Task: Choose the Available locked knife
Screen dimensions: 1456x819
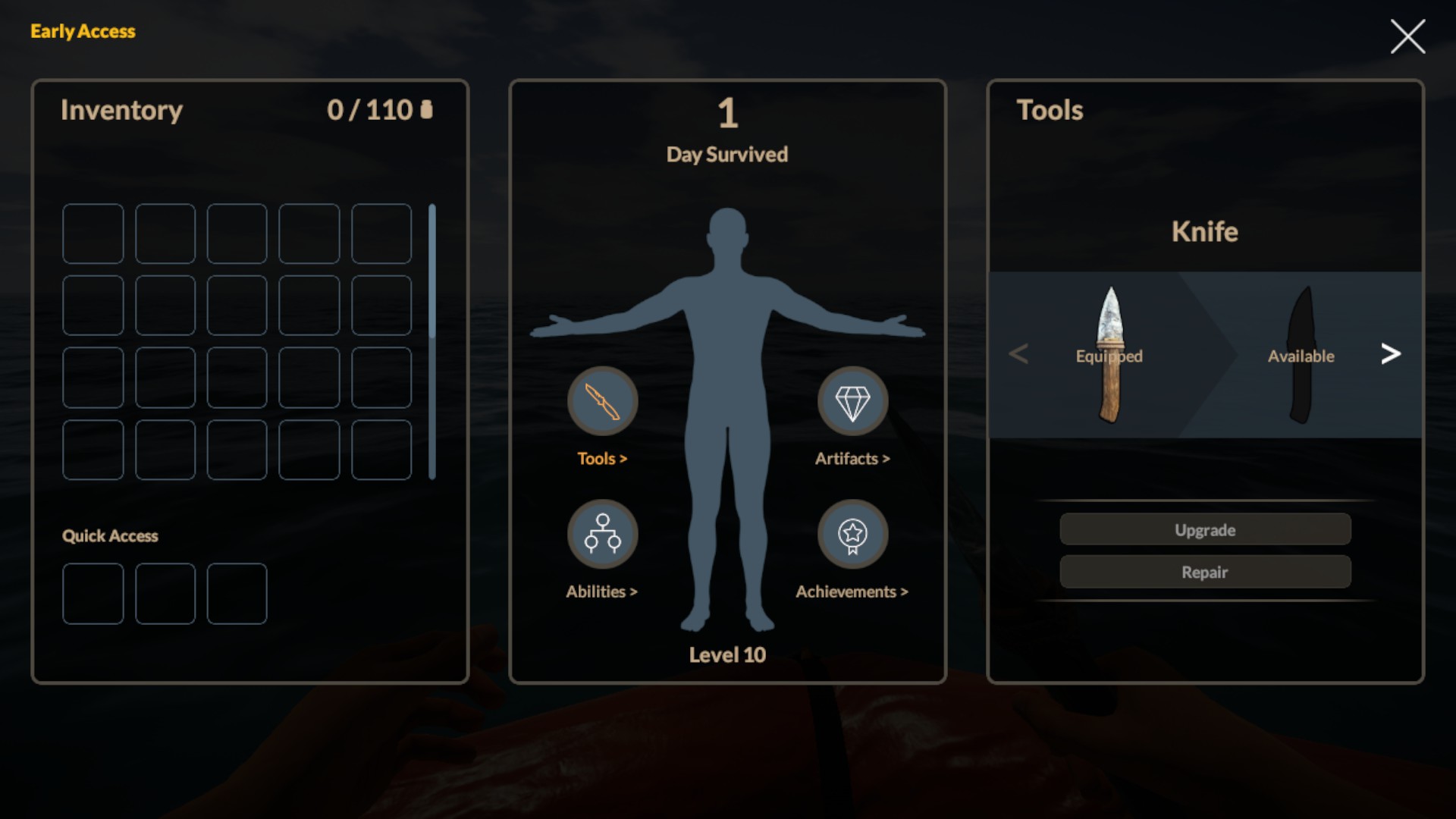Action: 1301,355
